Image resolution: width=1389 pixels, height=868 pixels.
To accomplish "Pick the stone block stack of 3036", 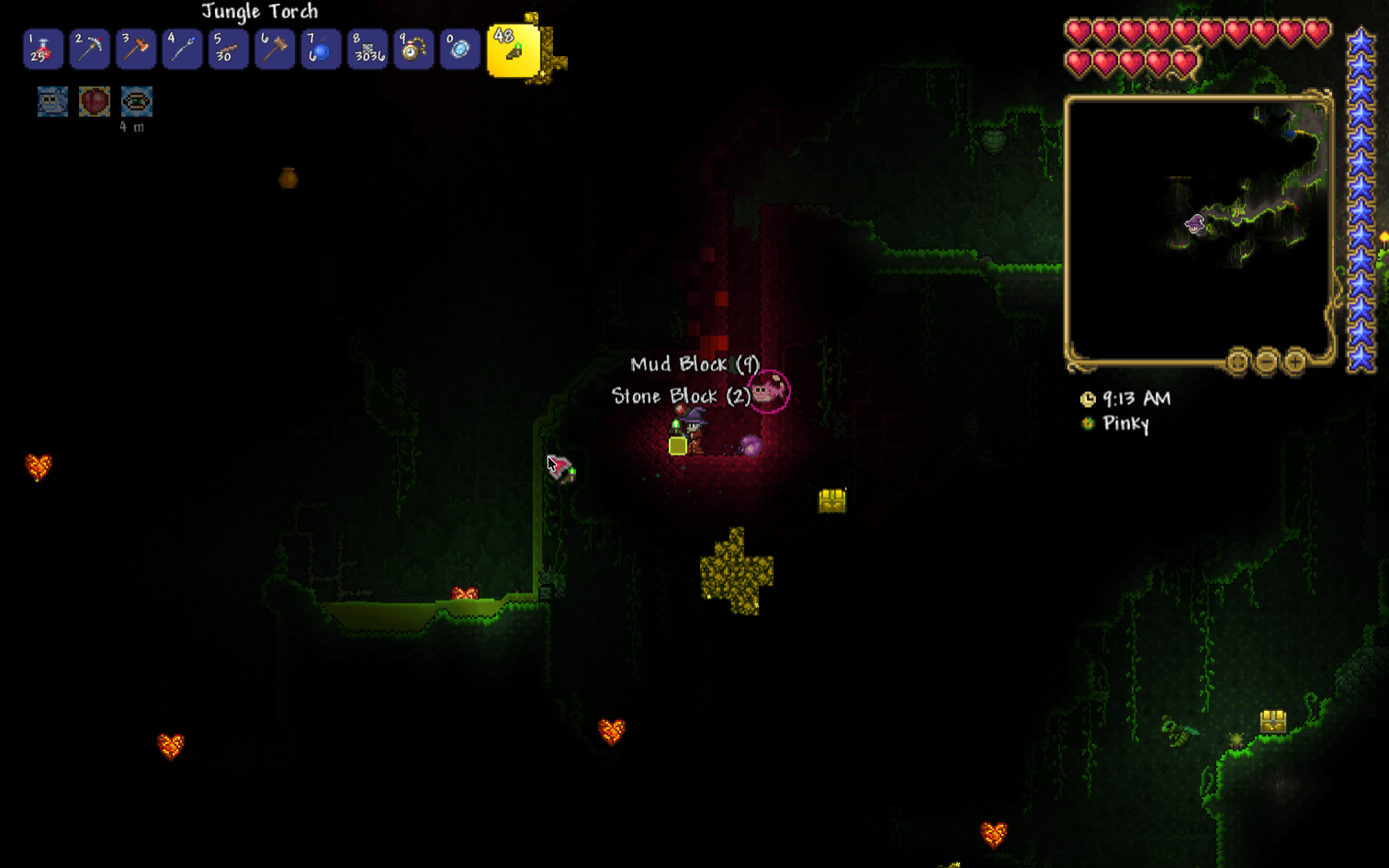I will (x=367, y=50).
